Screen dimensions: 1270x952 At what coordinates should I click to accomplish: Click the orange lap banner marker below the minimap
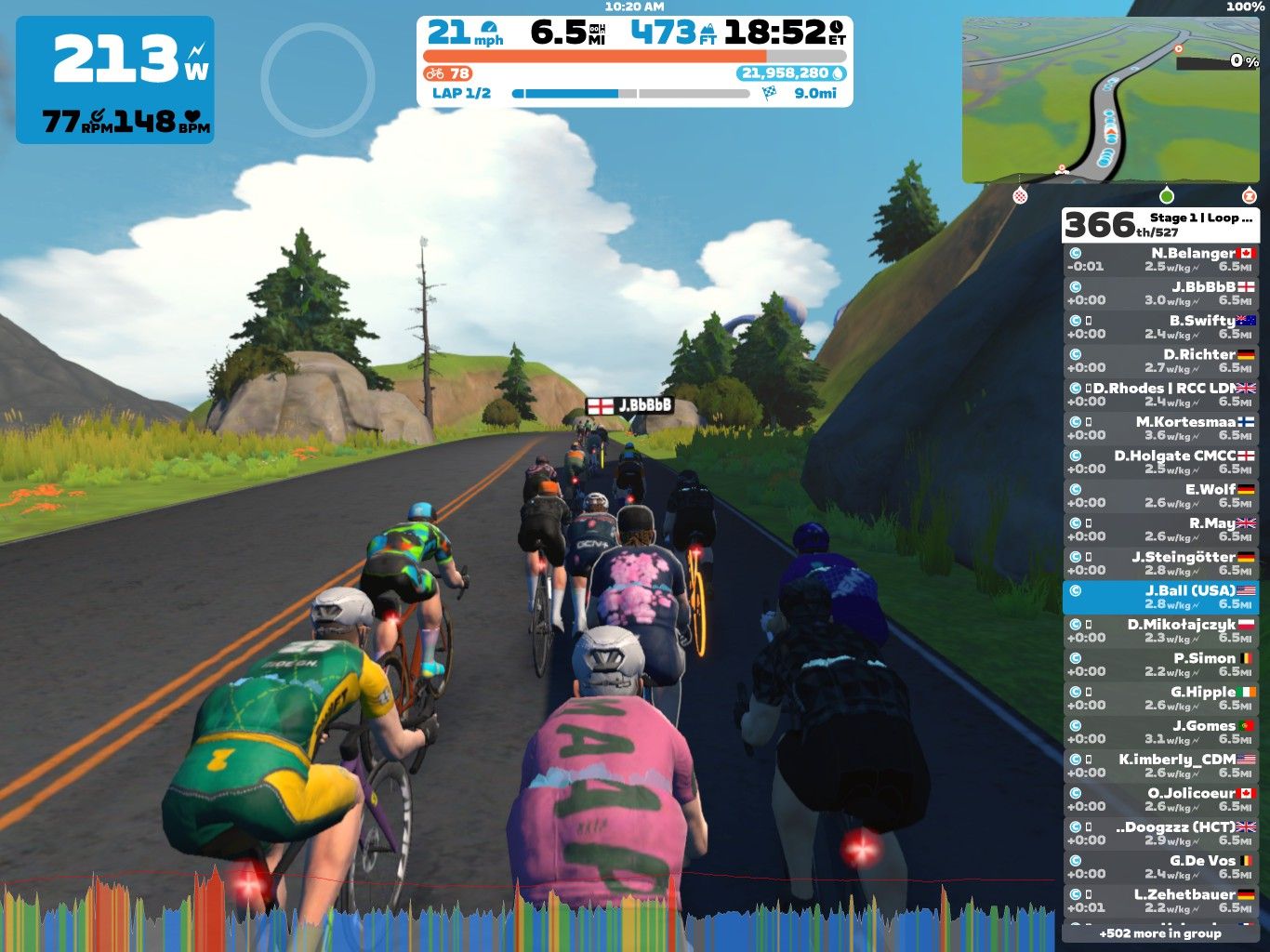pos(1249,197)
